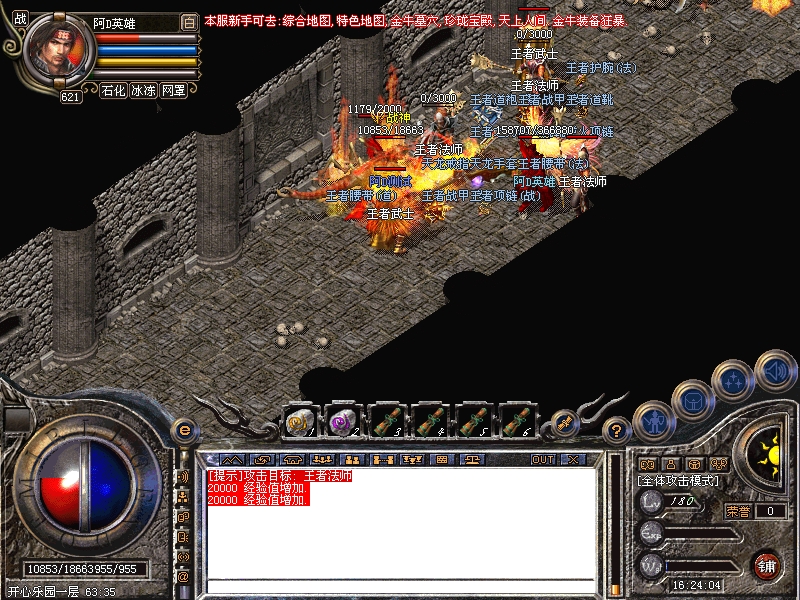This screenshot has height=600, width=800.
Task: Use the green potion bundle in slot 3
Action: click(x=386, y=420)
